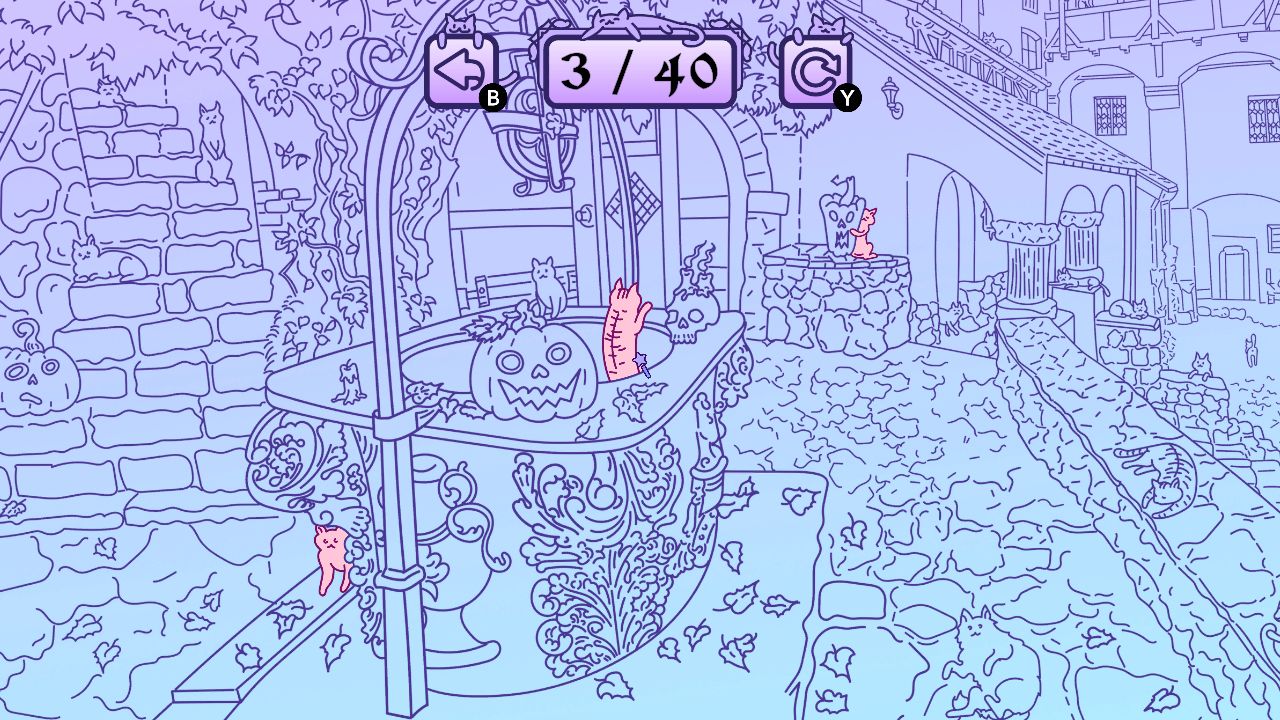1280x720 pixels.
Task: Click the lantern on the building wall
Action: (890, 96)
